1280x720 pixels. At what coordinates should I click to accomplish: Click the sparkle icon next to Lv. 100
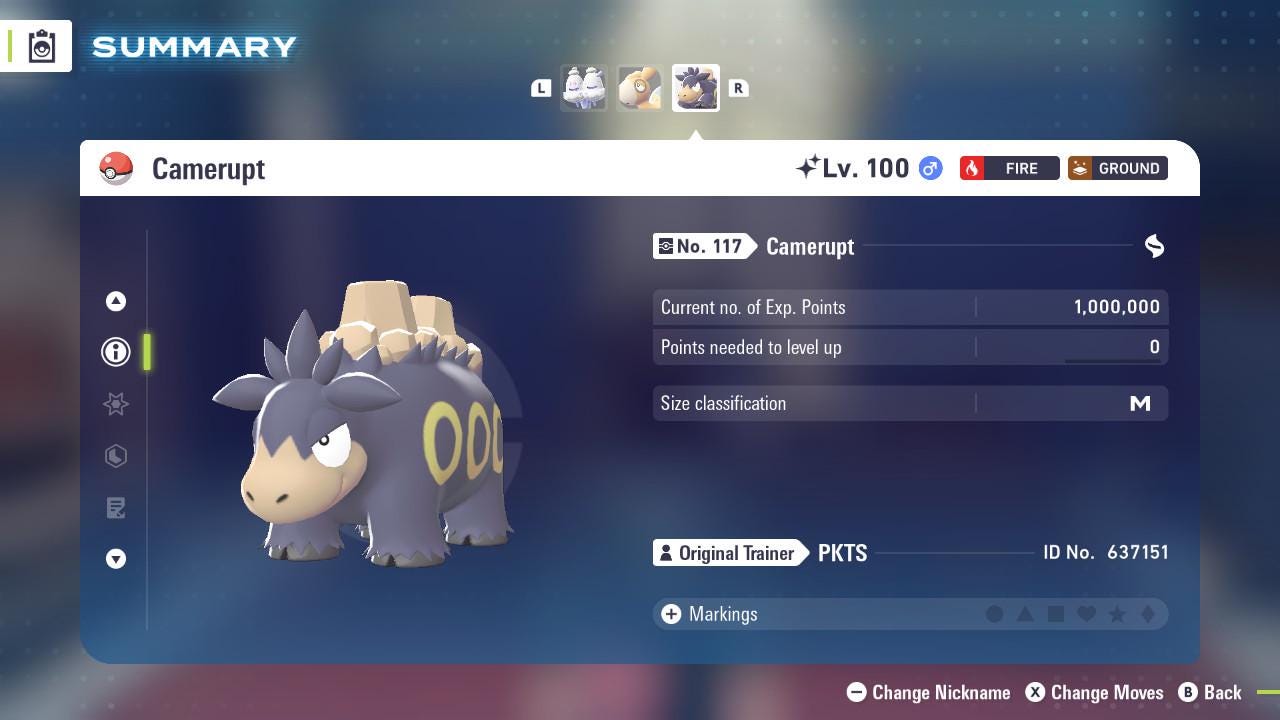point(812,166)
